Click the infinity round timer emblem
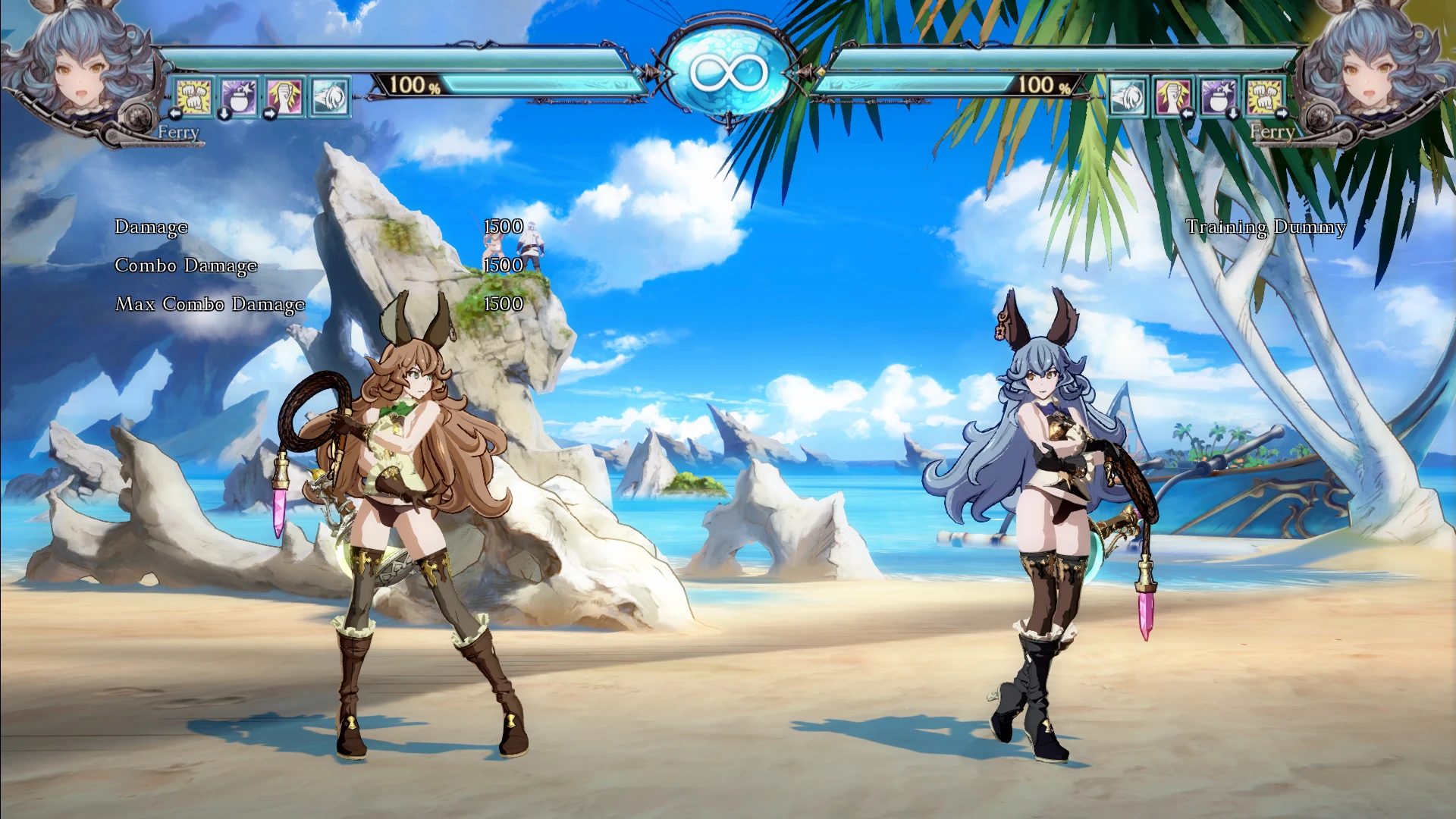 728,72
